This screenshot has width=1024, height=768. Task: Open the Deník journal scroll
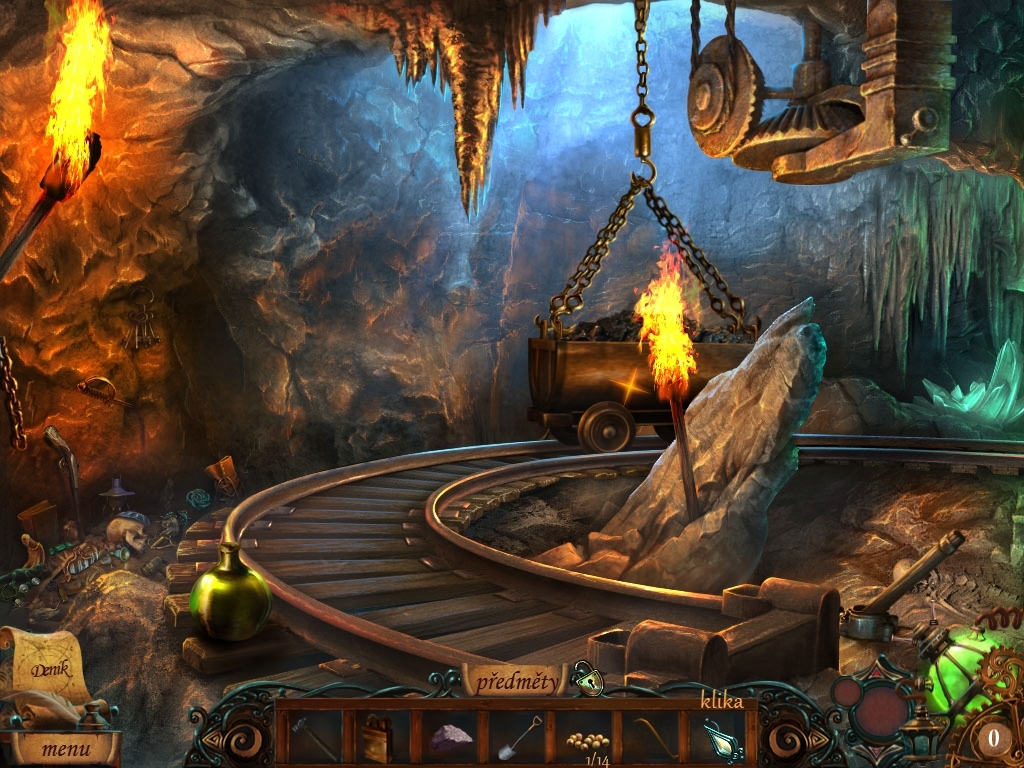pyautogui.click(x=50, y=668)
